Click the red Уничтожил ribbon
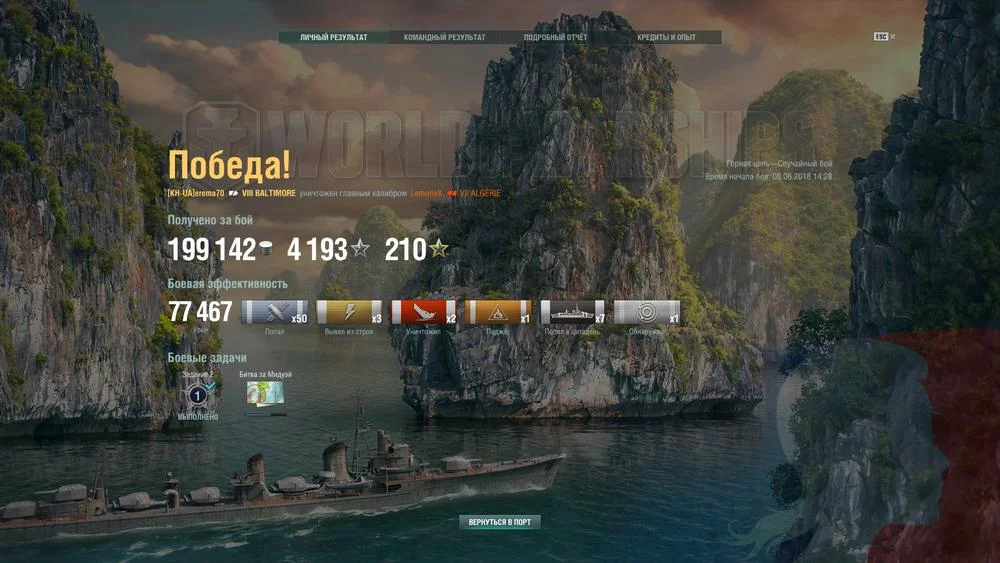The image size is (1000, 563). click(x=423, y=312)
